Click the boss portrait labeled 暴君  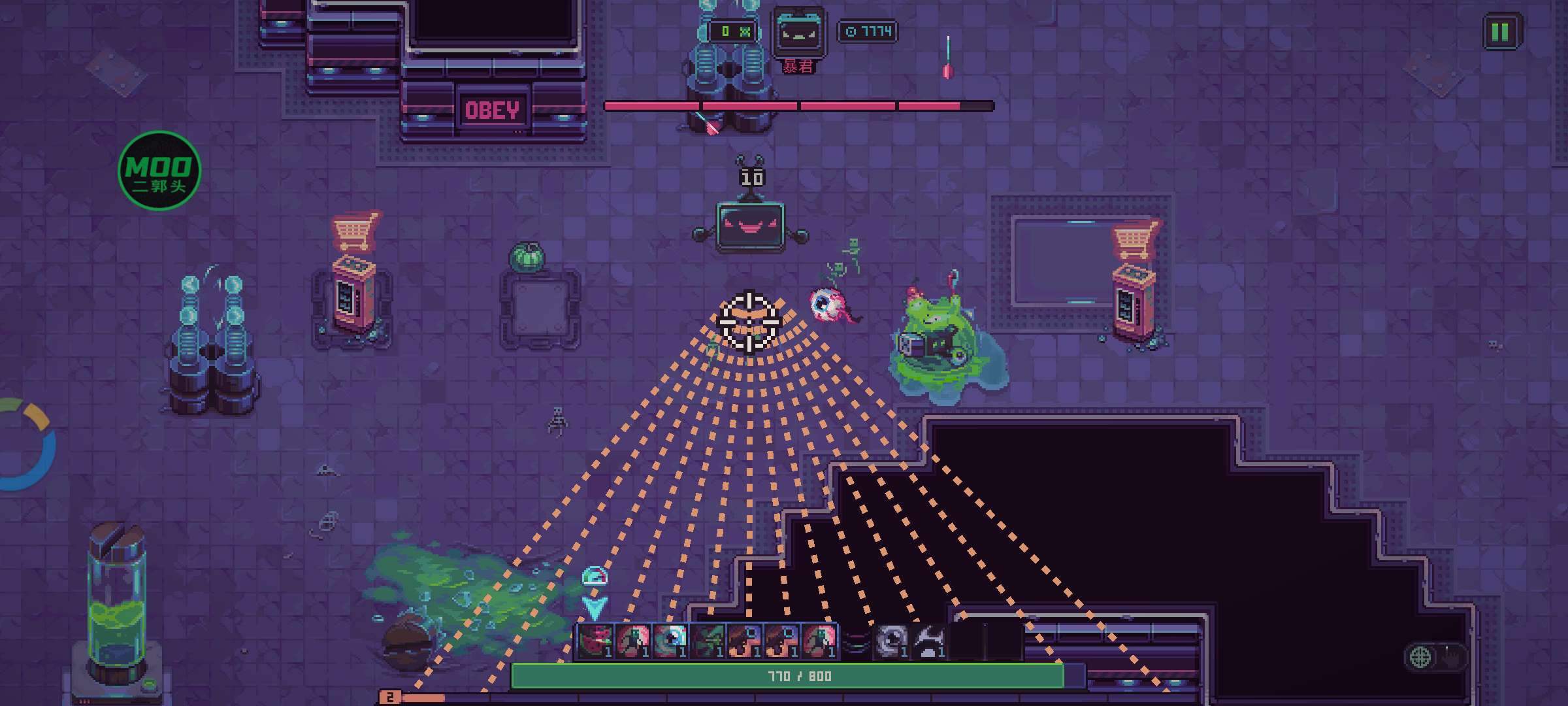point(798,33)
